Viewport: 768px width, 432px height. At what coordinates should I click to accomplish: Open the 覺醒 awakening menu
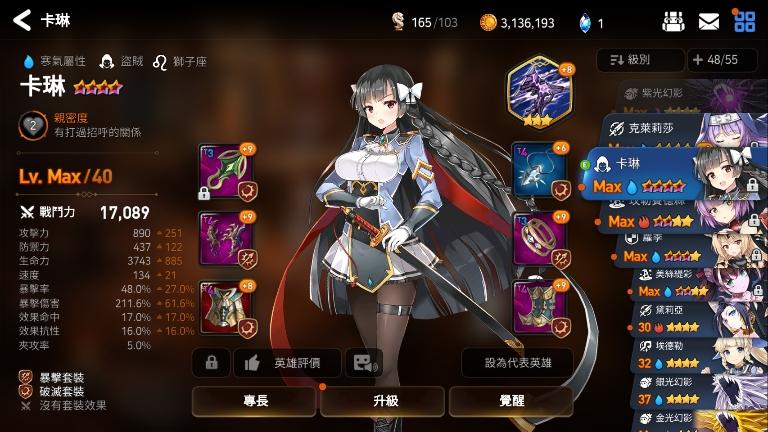[514, 401]
